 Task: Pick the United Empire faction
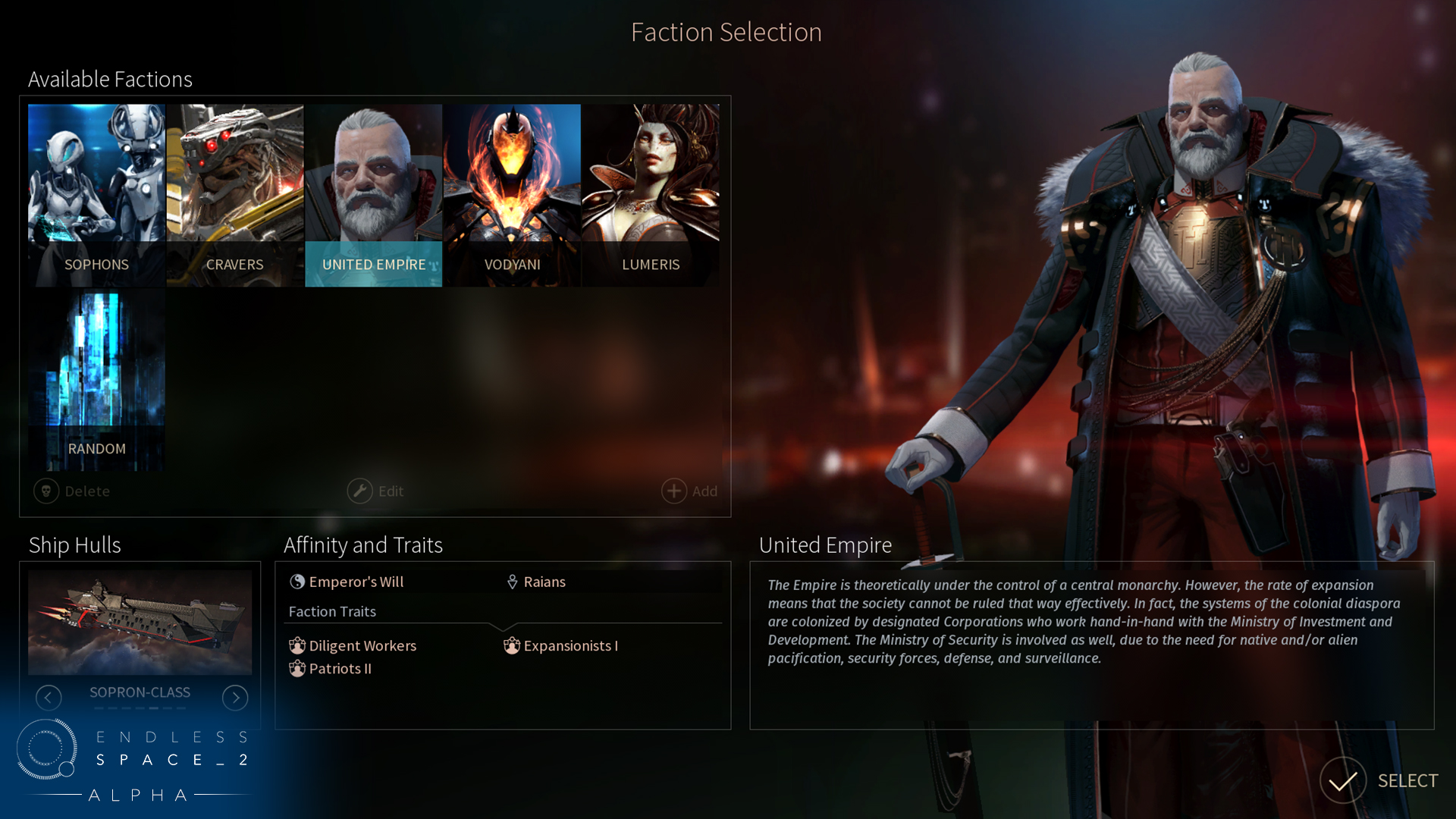click(x=373, y=195)
